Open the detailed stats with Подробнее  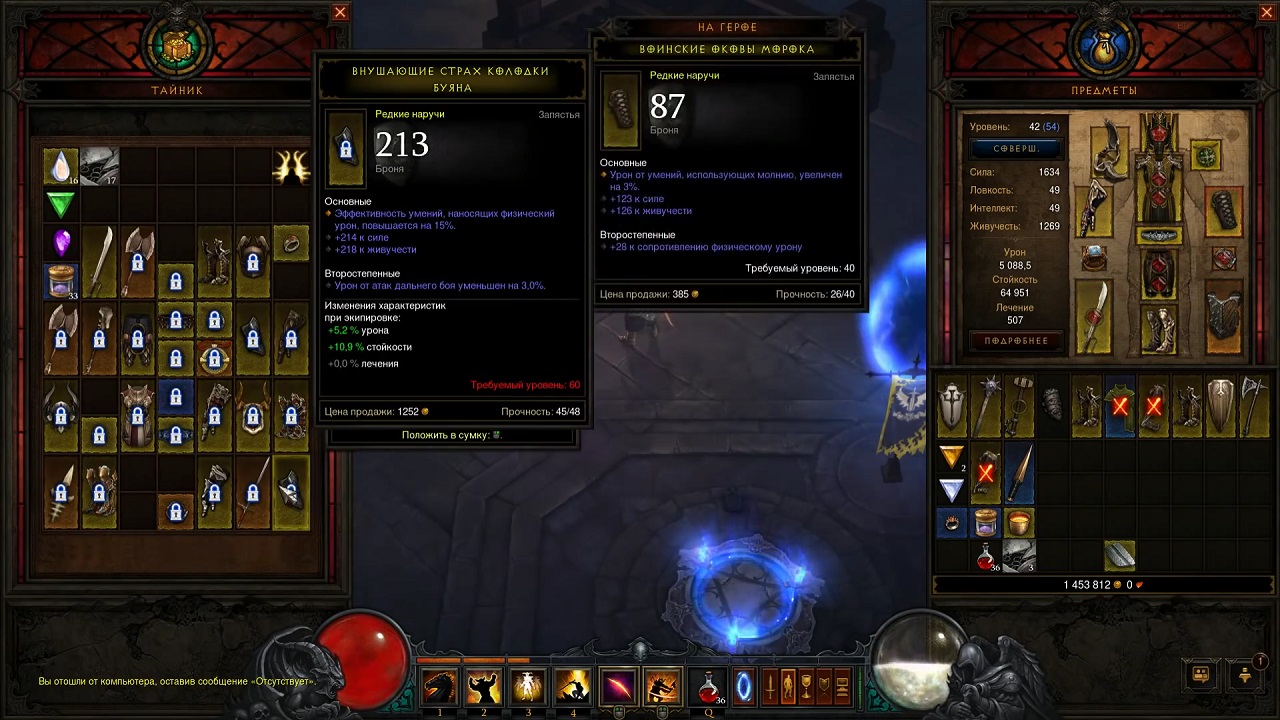pyautogui.click(x=1014, y=341)
